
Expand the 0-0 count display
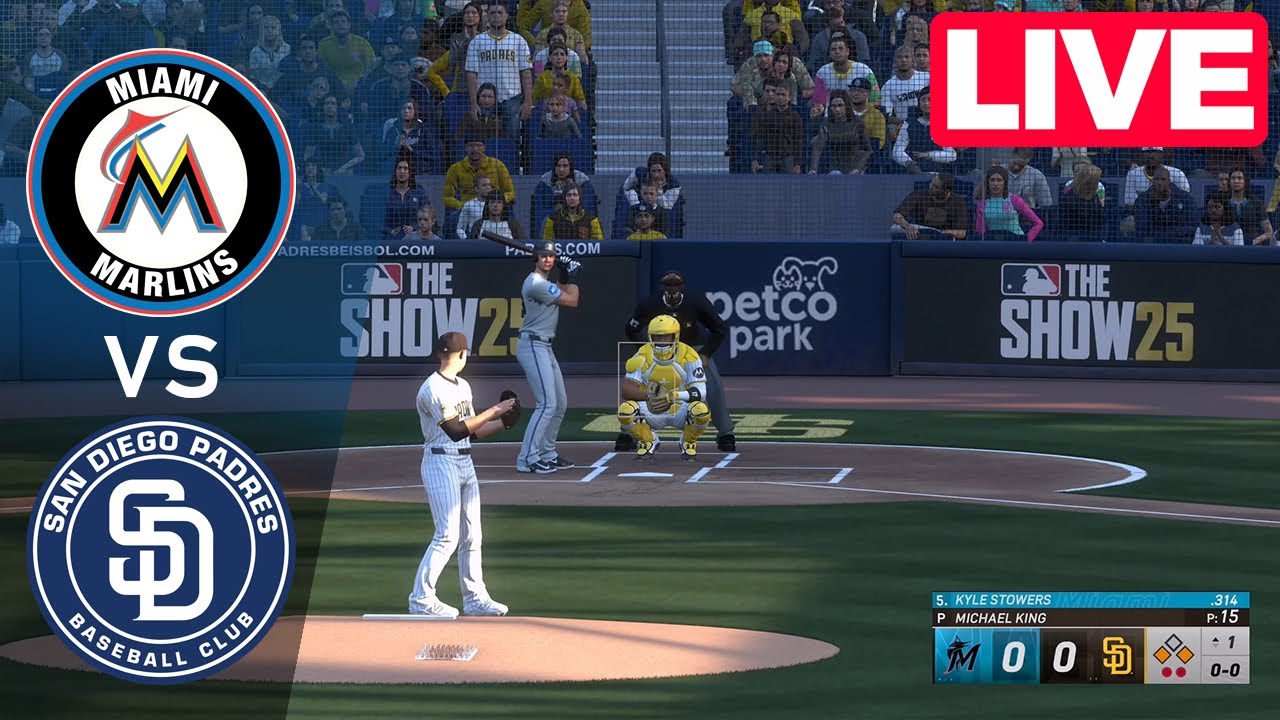tap(1223, 670)
